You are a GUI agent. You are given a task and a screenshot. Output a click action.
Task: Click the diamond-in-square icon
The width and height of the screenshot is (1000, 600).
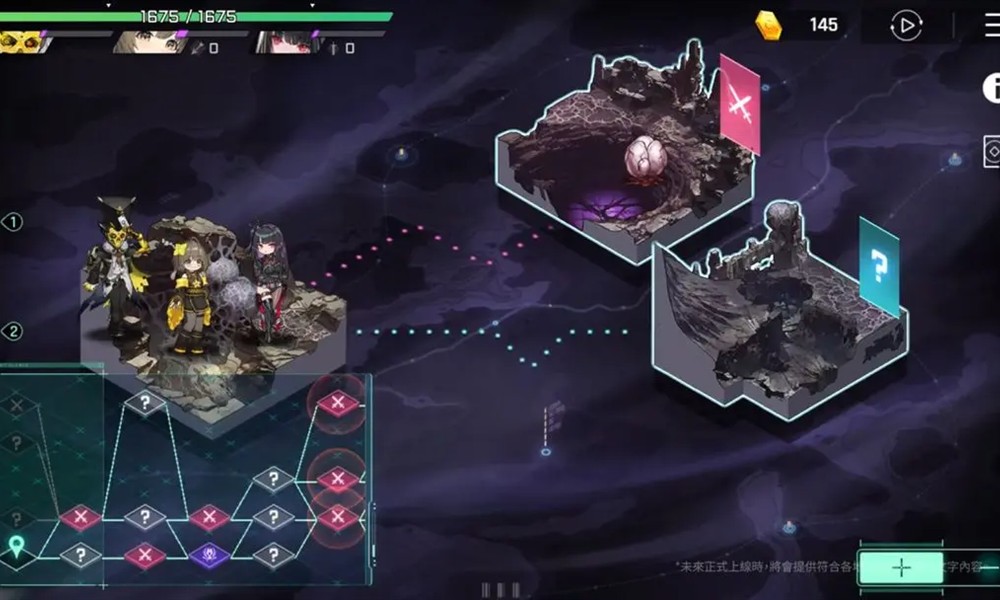(x=992, y=153)
